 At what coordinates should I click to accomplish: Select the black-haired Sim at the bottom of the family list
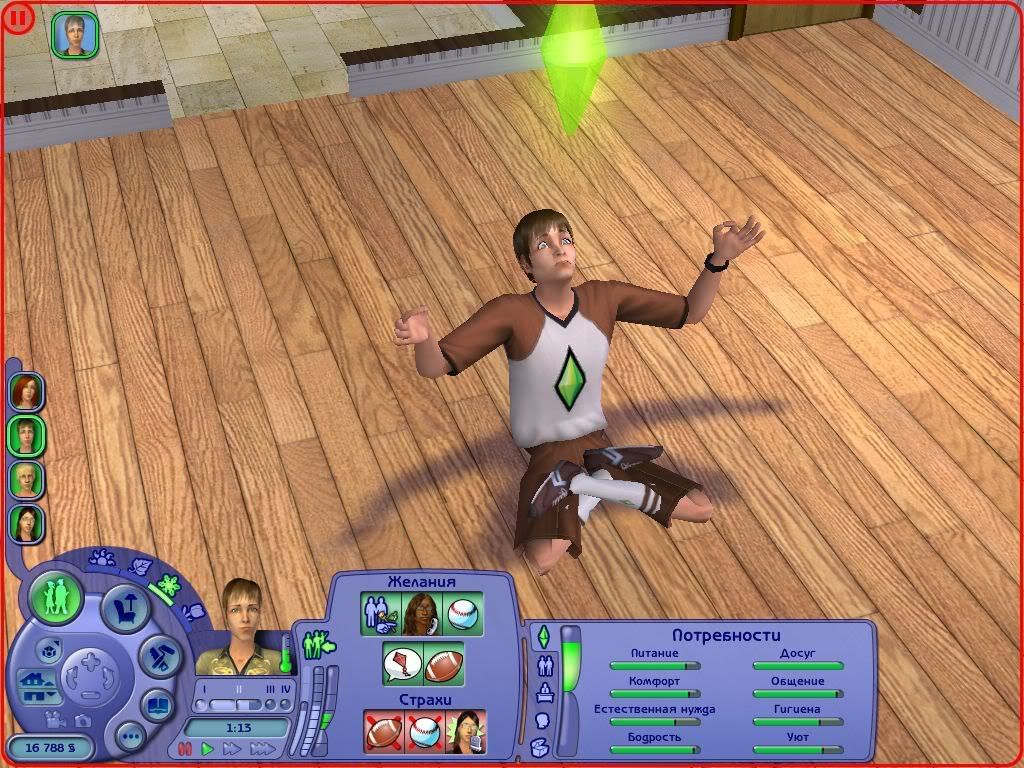click(25, 522)
